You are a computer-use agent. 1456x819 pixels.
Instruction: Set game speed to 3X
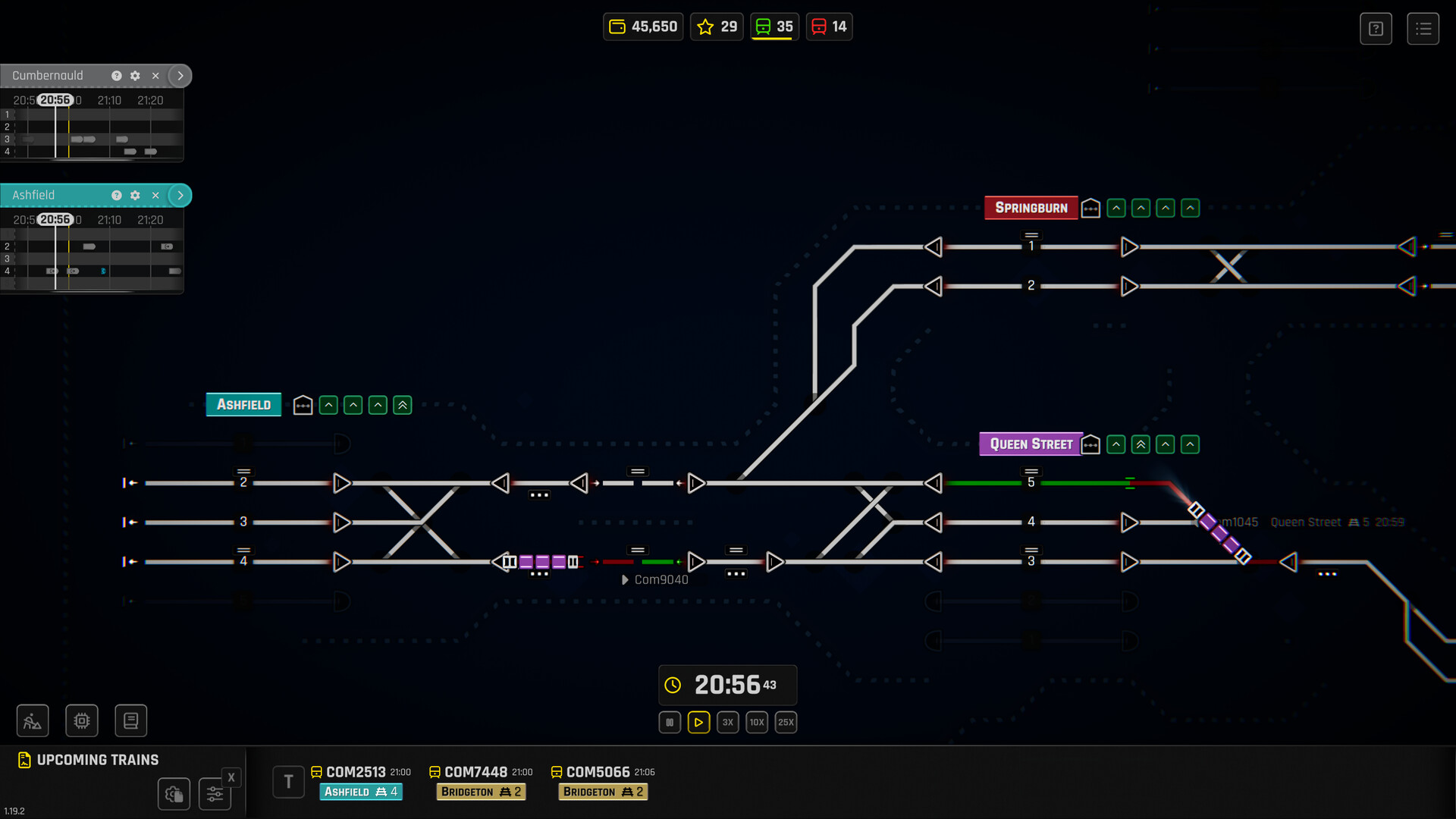click(x=727, y=722)
